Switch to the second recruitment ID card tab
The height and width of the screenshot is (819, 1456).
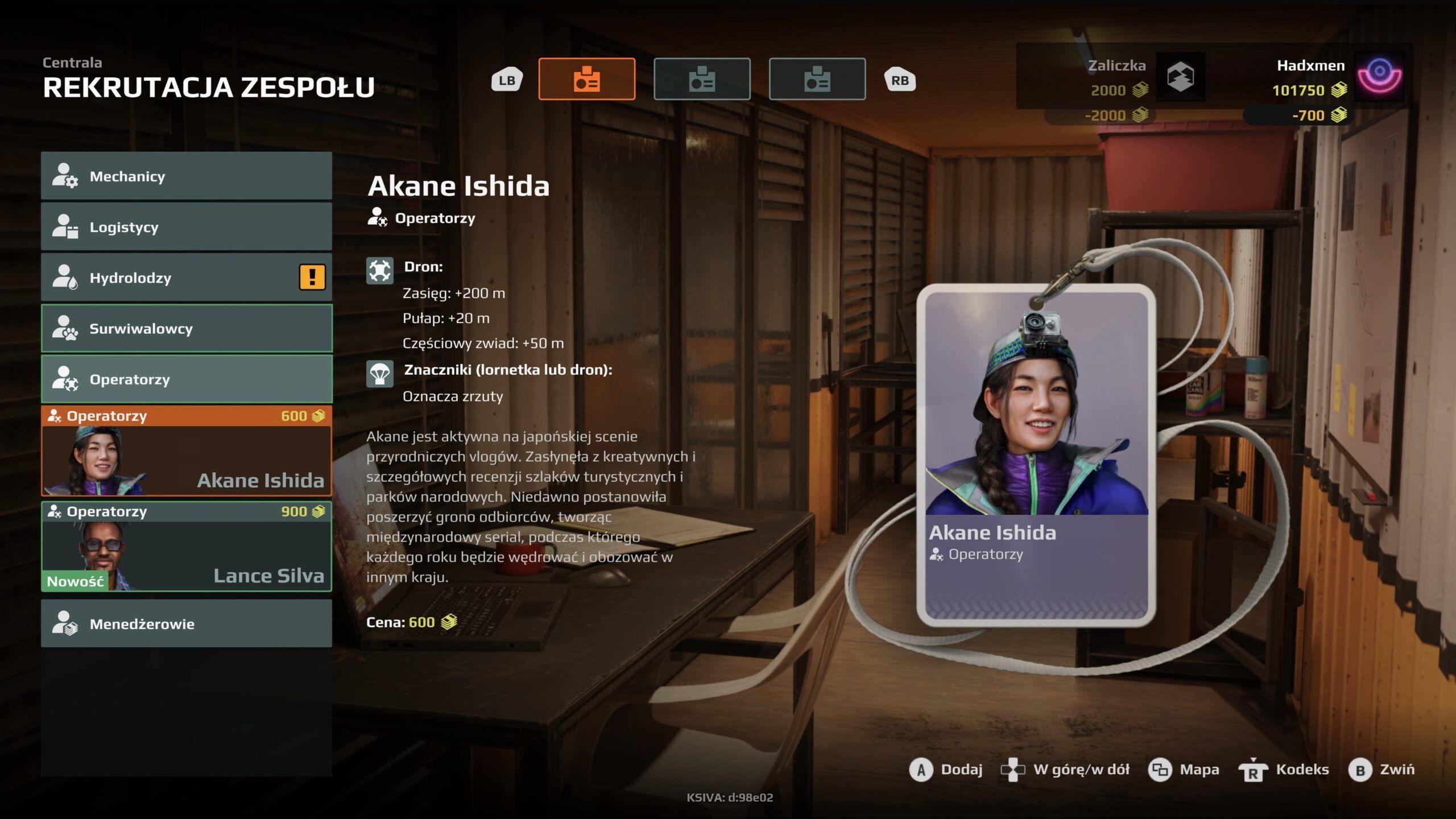click(702, 79)
